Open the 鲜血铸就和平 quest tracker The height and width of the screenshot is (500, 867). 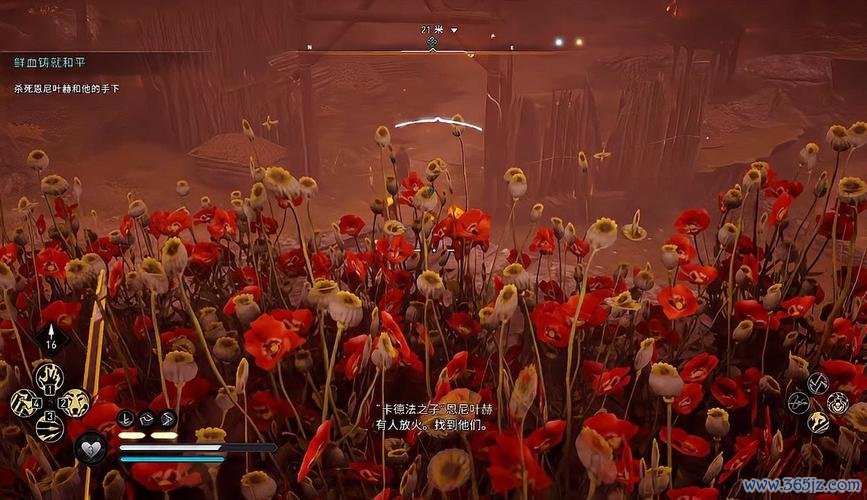(x=50, y=62)
